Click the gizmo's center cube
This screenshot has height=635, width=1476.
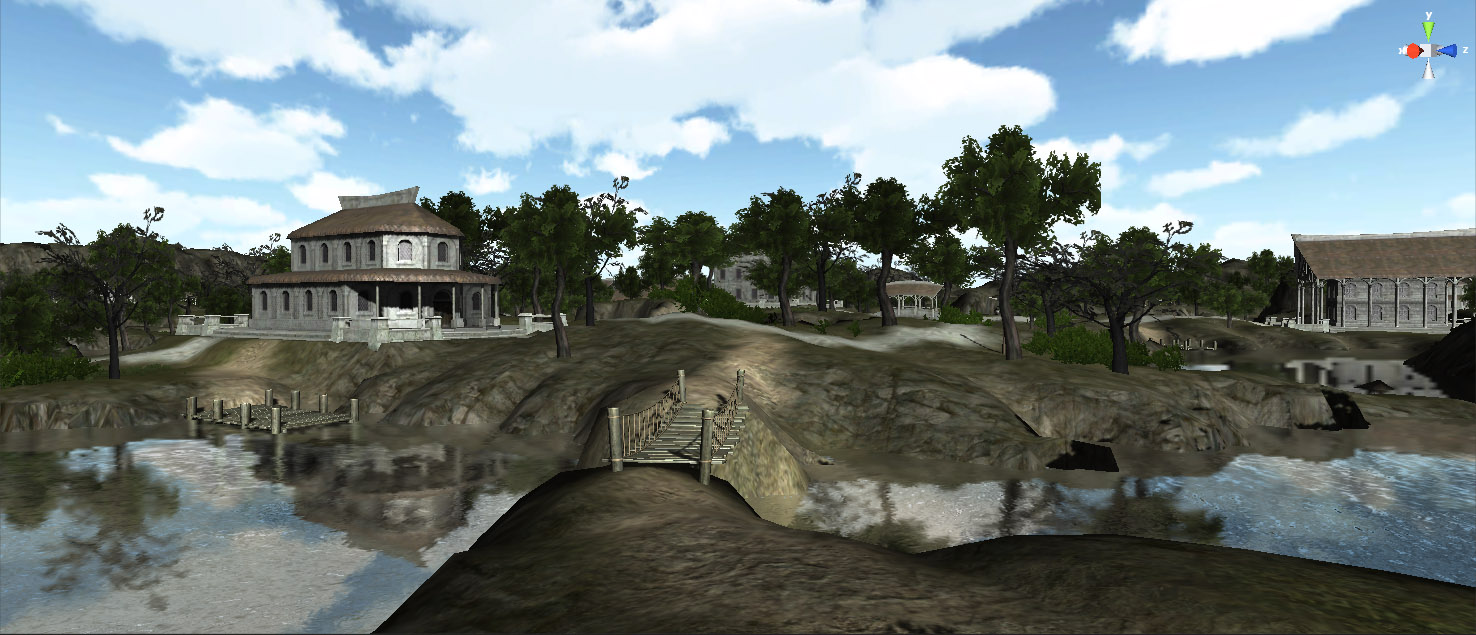coord(1430,50)
